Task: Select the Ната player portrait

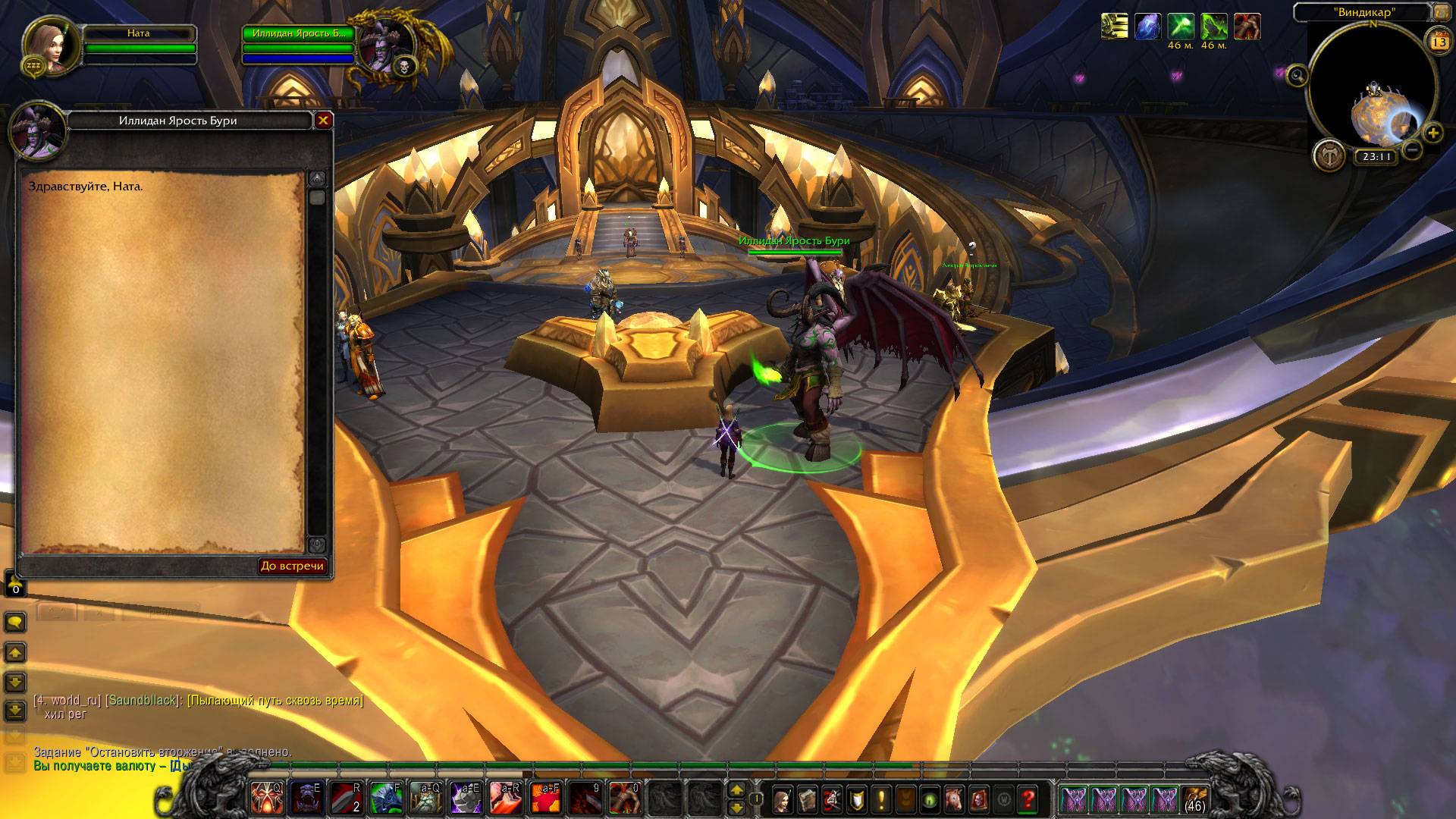Action: click(52, 45)
